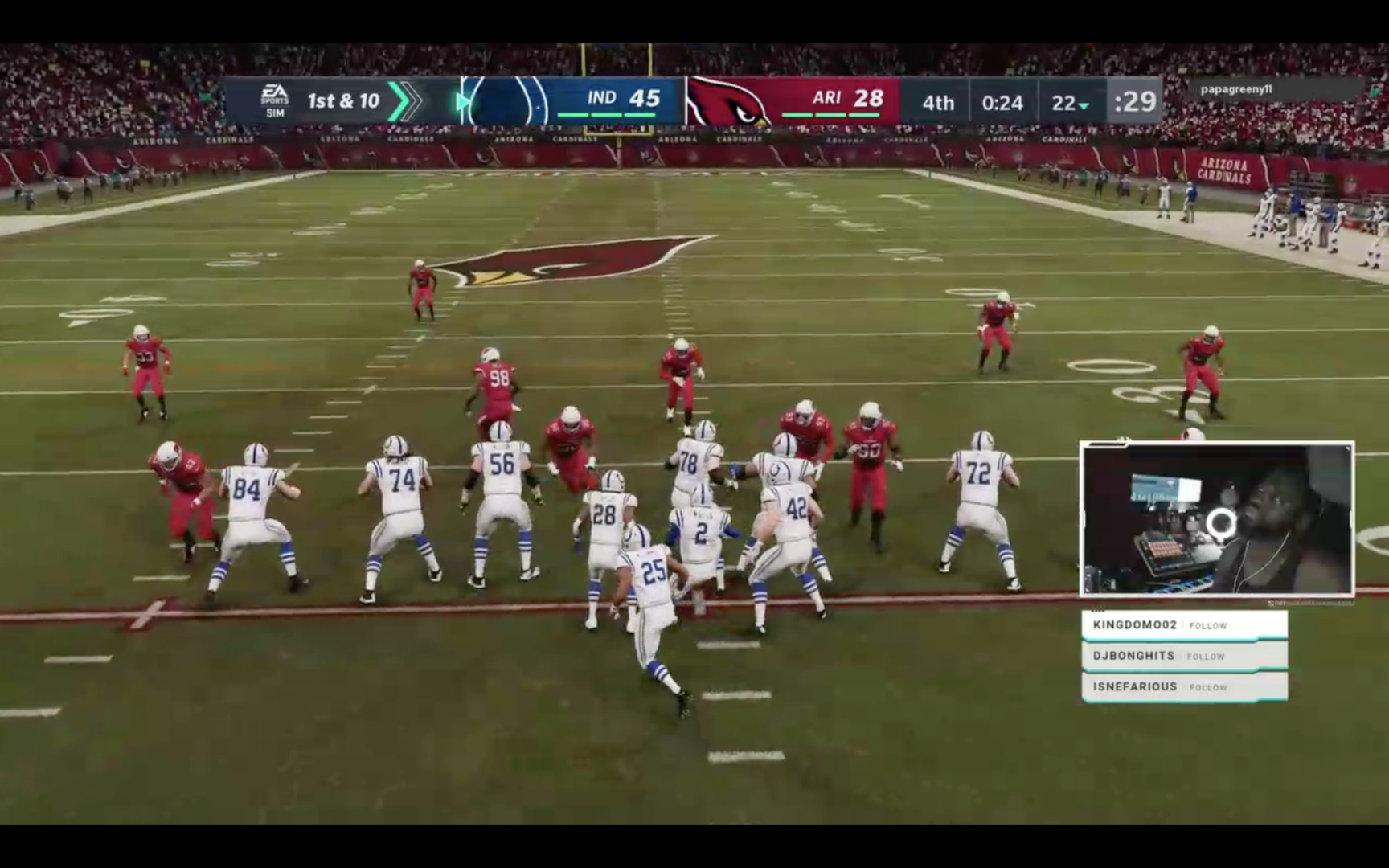
Task: Select the KINGDOM002 follow row
Action: [x=1183, y=625]
